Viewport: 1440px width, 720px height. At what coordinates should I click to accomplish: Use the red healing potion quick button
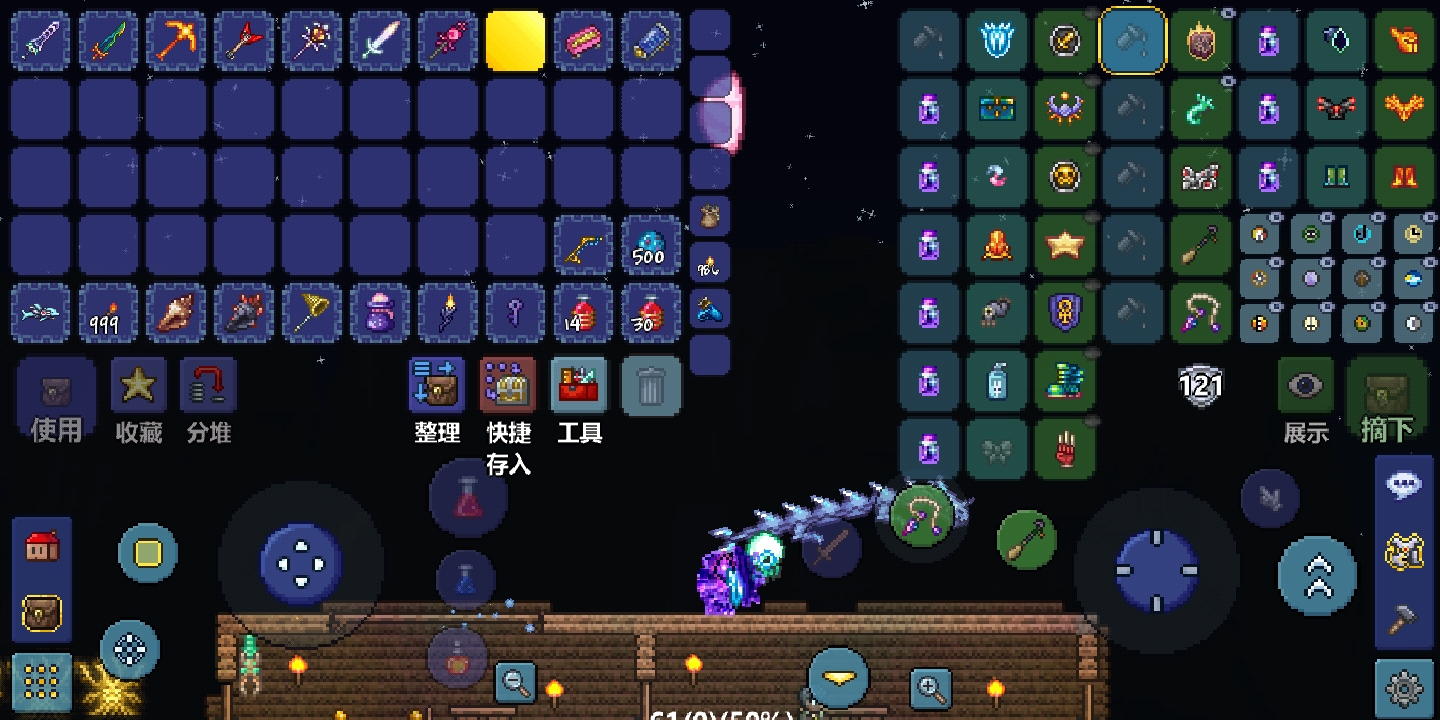pos(468,498)
